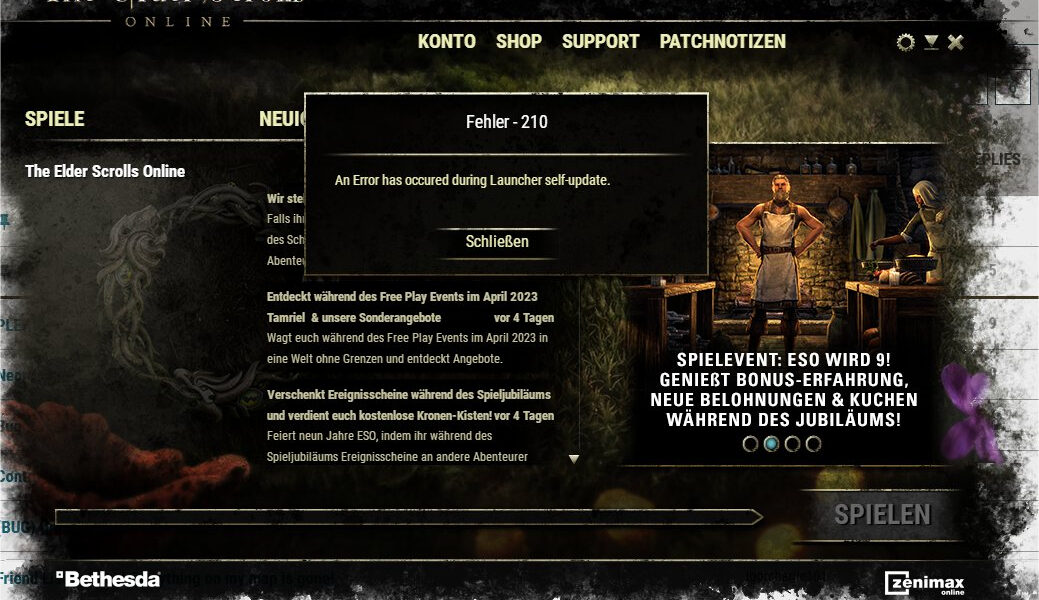The height and width of the screenshot is (600, 1039).
Task: Close the error dialog with Schließen
Action: tap(497, 242)
